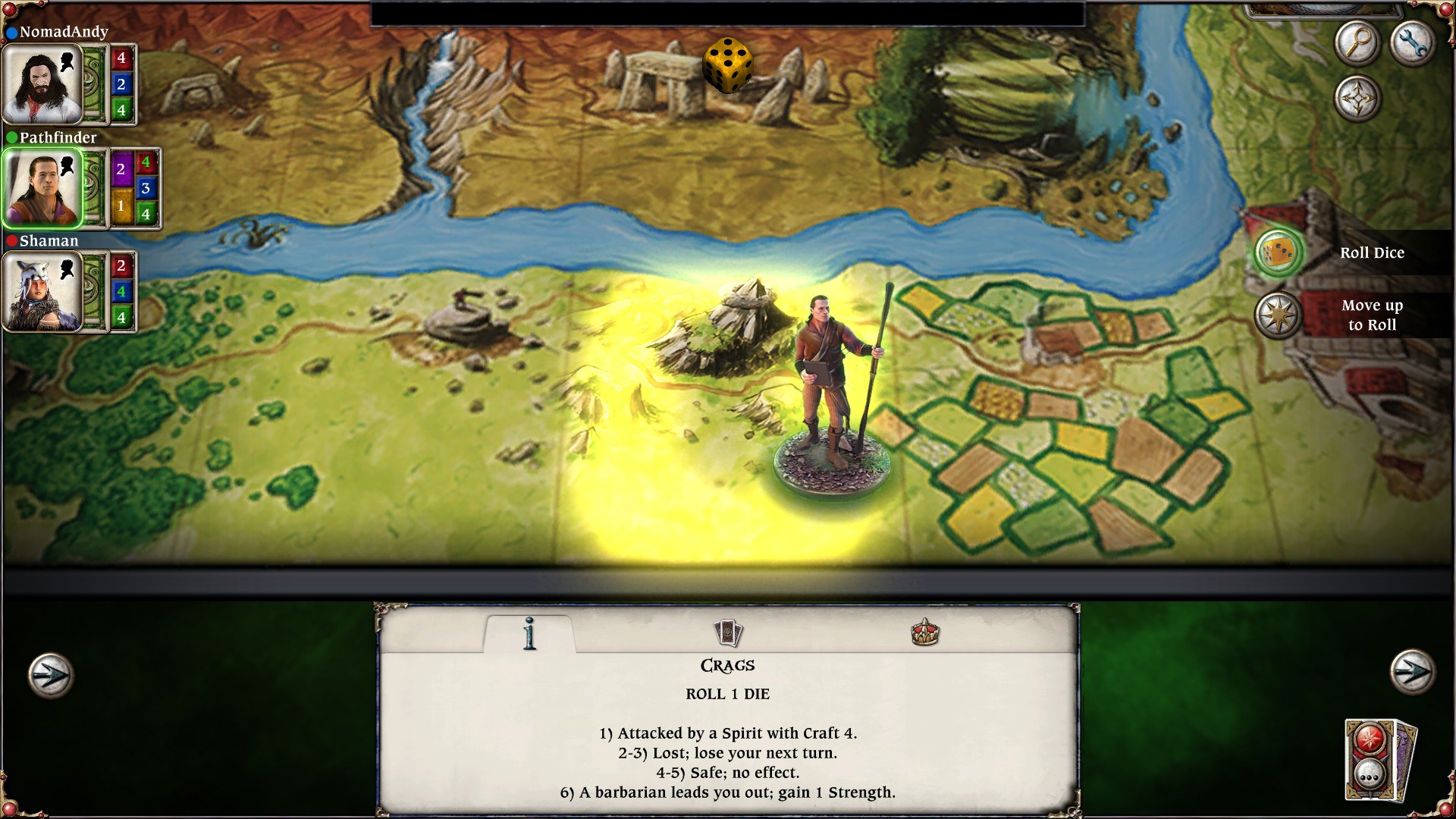Click the star icon beside Move up to Roll
The width and height of the screenshot is (1456, 819).
(x=1279, y=315)
